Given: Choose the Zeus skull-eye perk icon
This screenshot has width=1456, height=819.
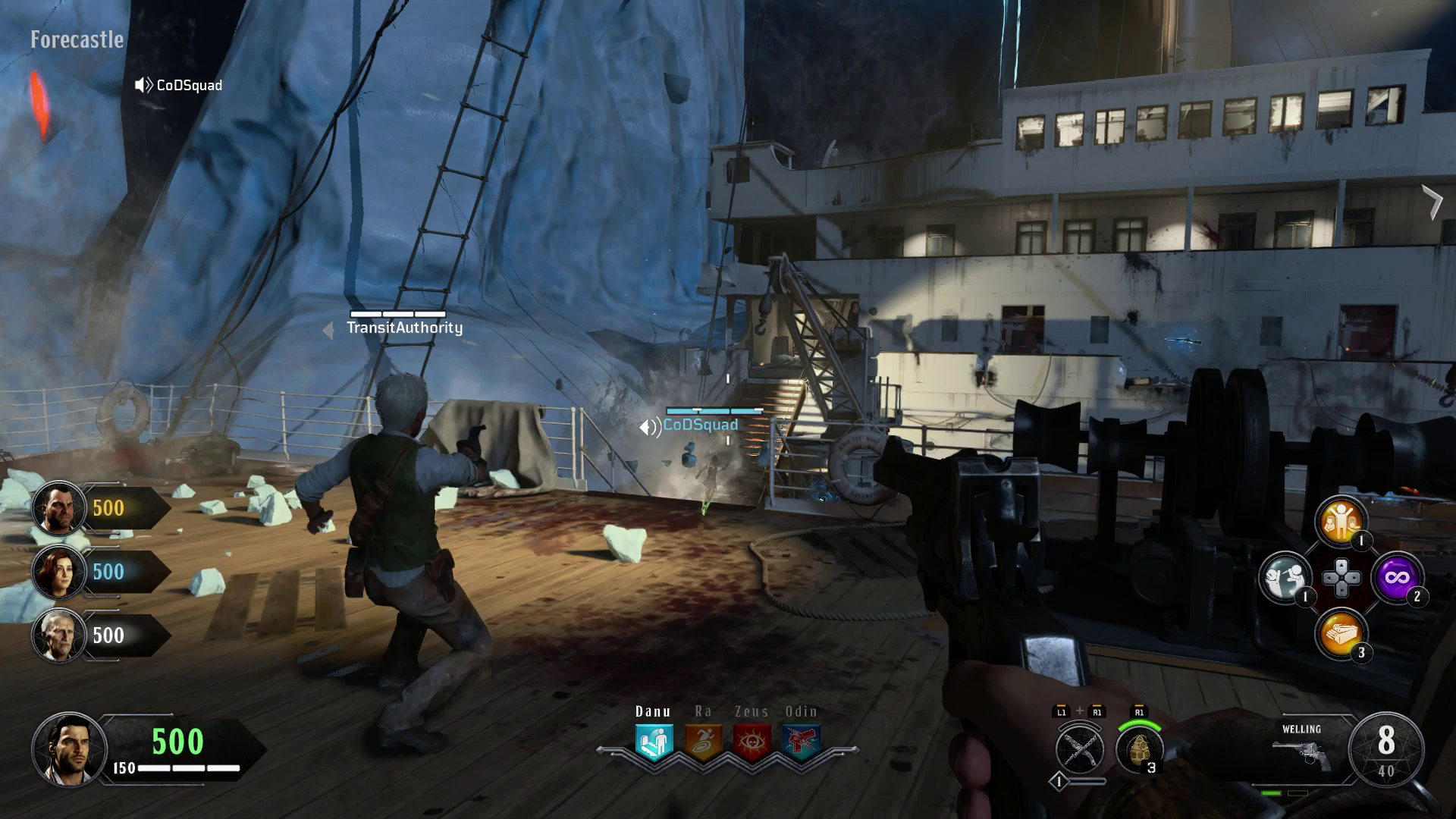Looking at the screenshot, I should coord(752,742).
